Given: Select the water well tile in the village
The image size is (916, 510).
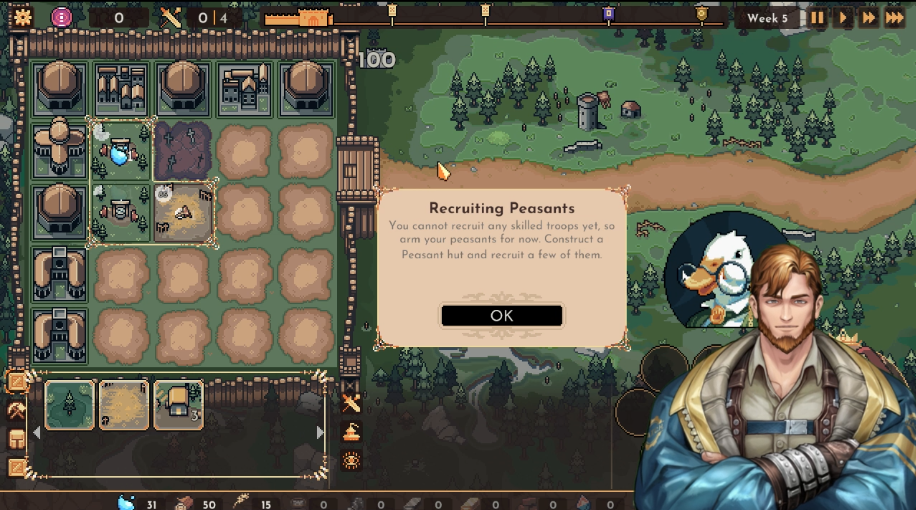Looking at the screenshot, I should click(x=121, y=151).
